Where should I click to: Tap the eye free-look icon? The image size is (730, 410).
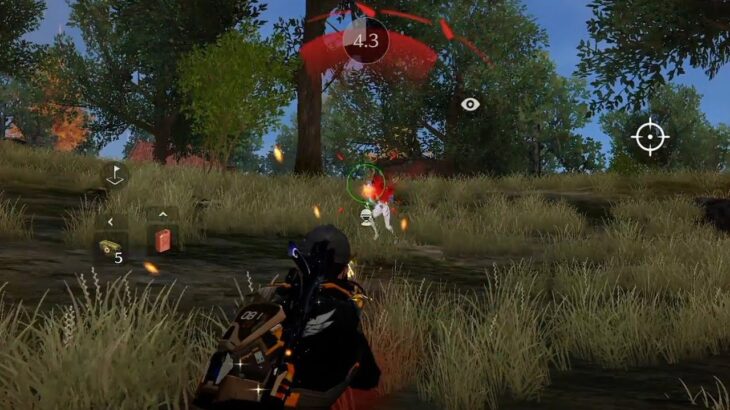470,104
